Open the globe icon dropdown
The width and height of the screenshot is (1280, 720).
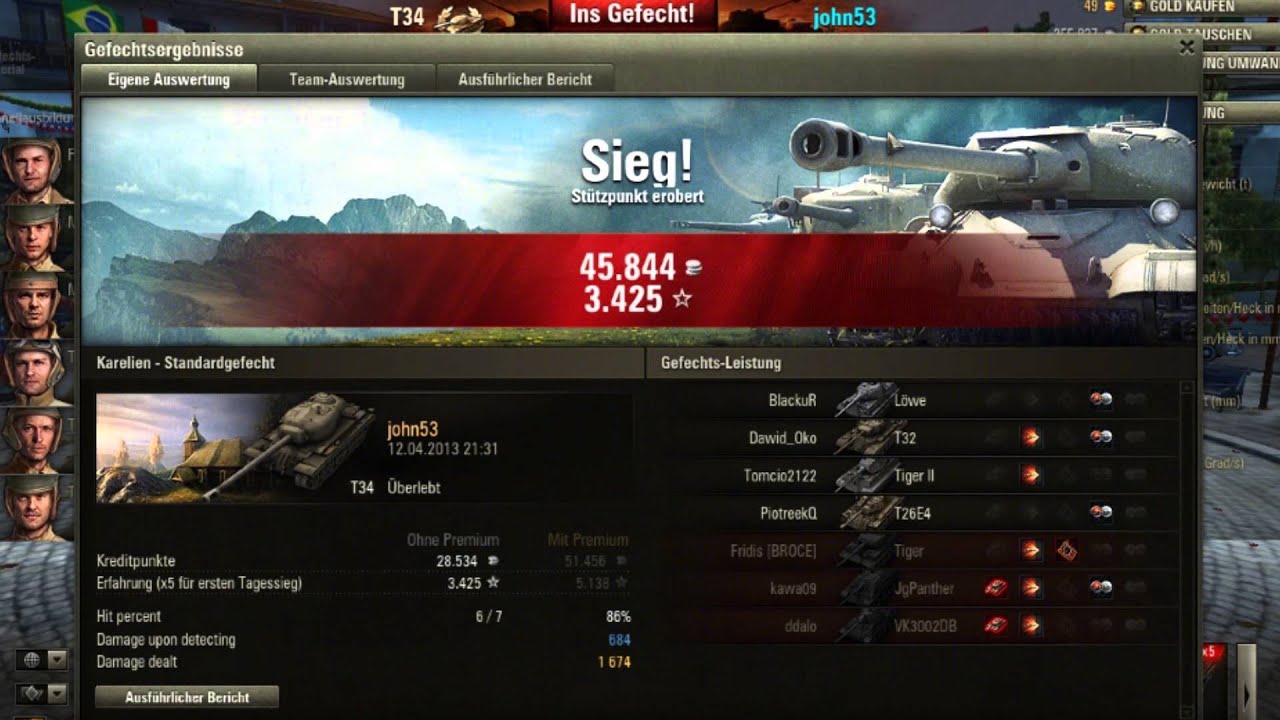(57, 660)
